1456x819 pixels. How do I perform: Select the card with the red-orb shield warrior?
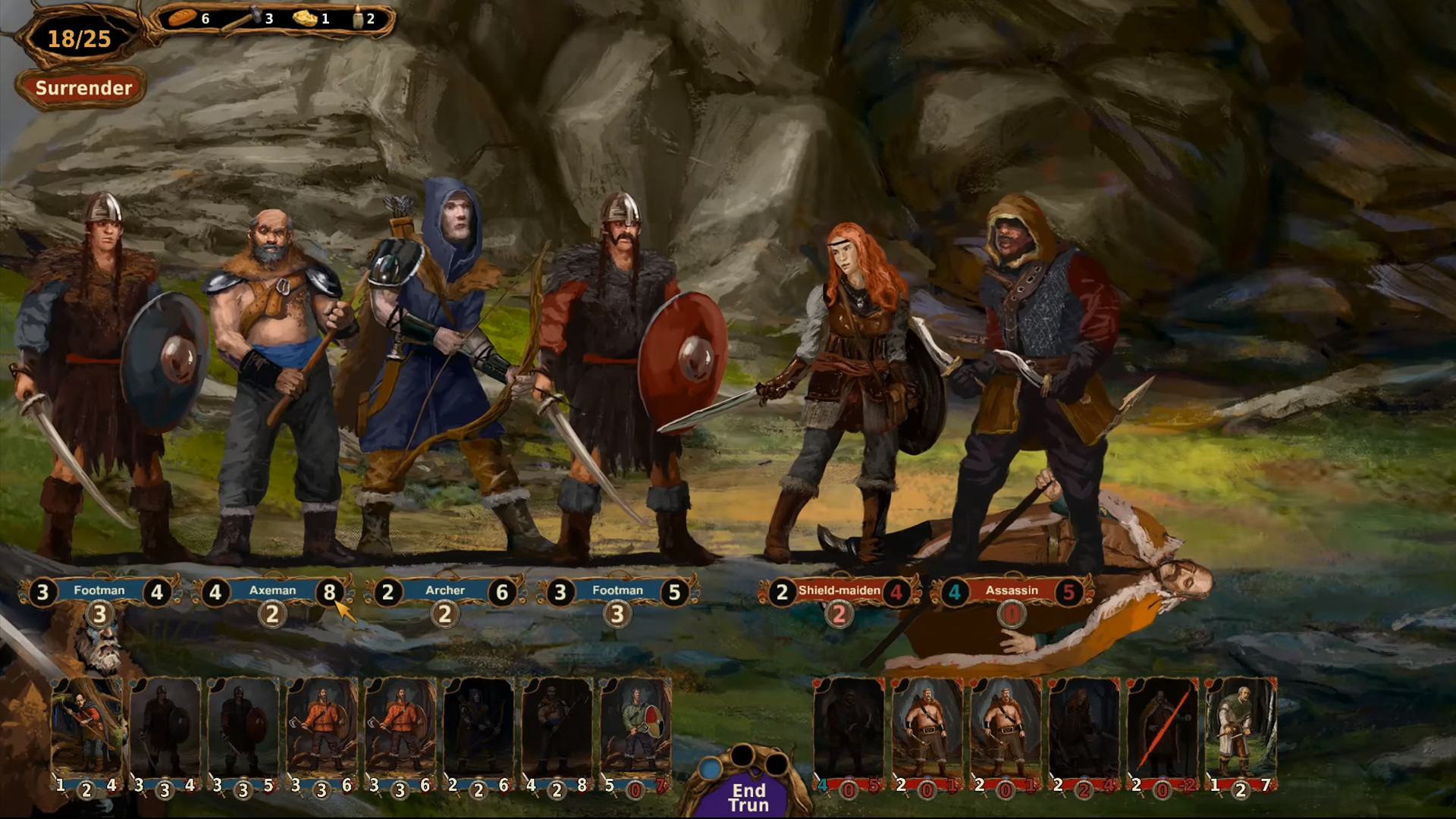click(x=637, y=732)
